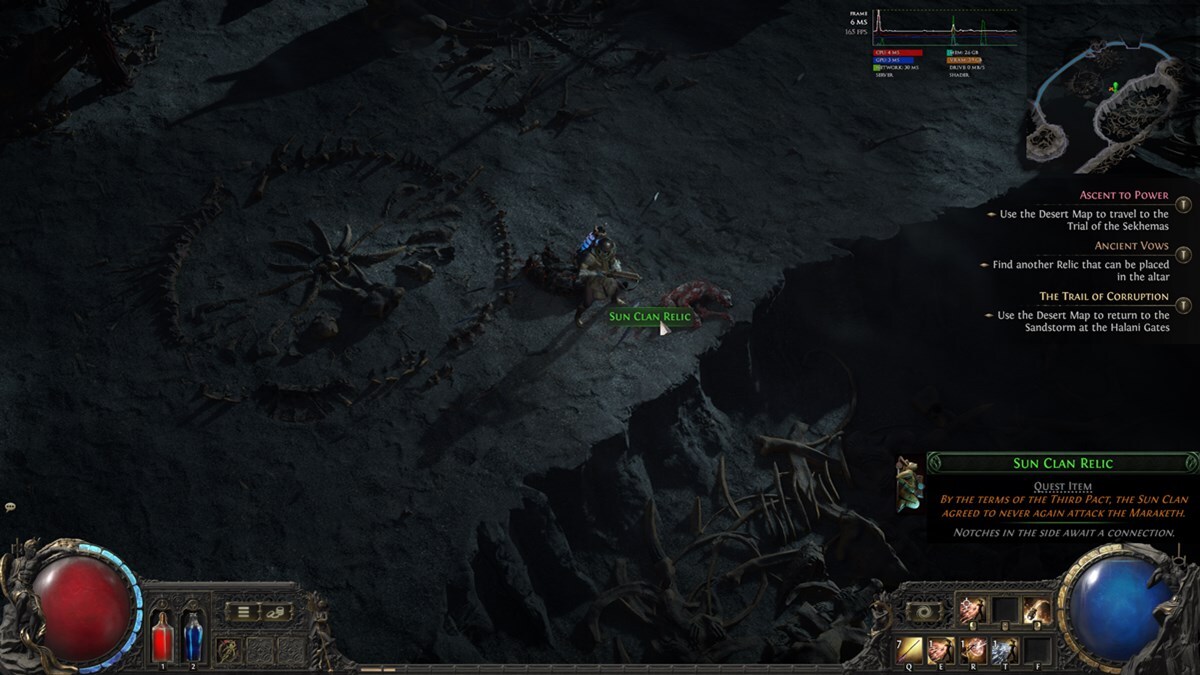
Task: Select the Ascent to Power quest title
Action: (x=1123, y=195)
